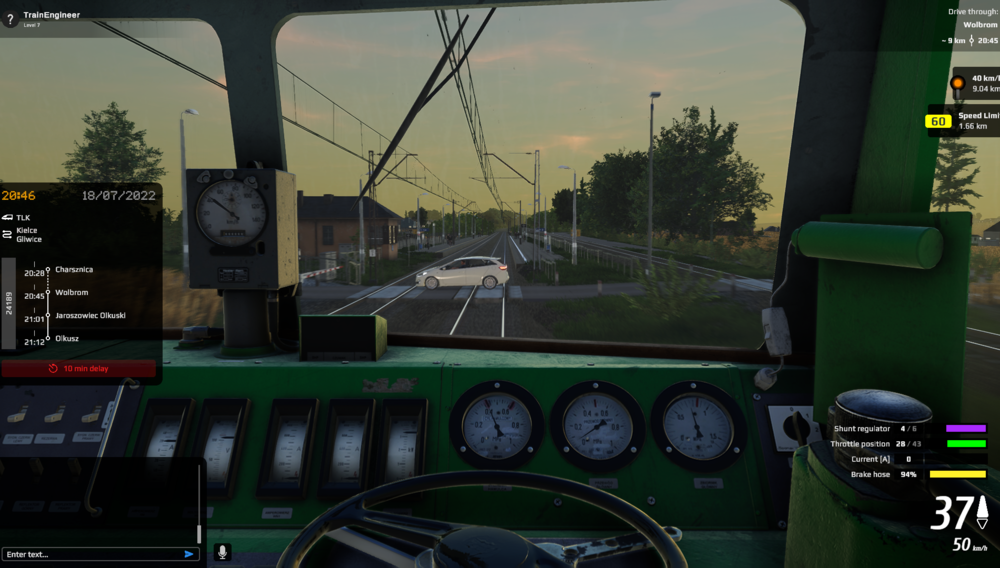The image size is (1000, 568).
Task: Select the Olkusz timetable stop
Action: (67, 339)
